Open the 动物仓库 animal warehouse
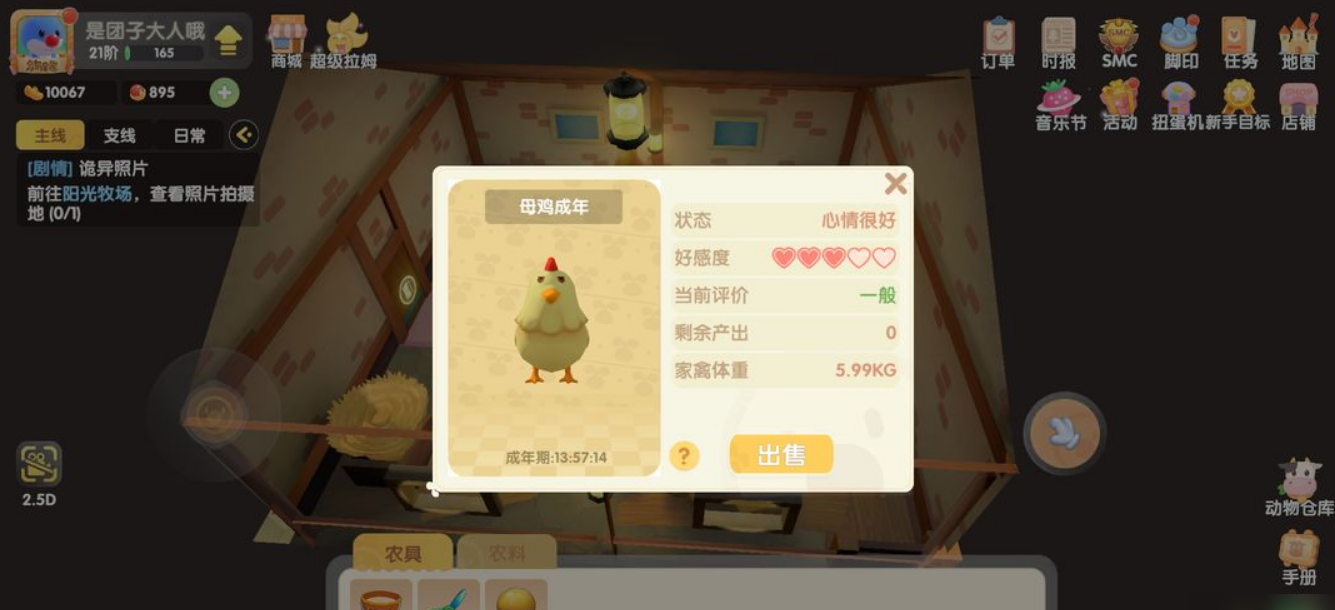Screen dimensions: 1335x610 coord(1299,487)
